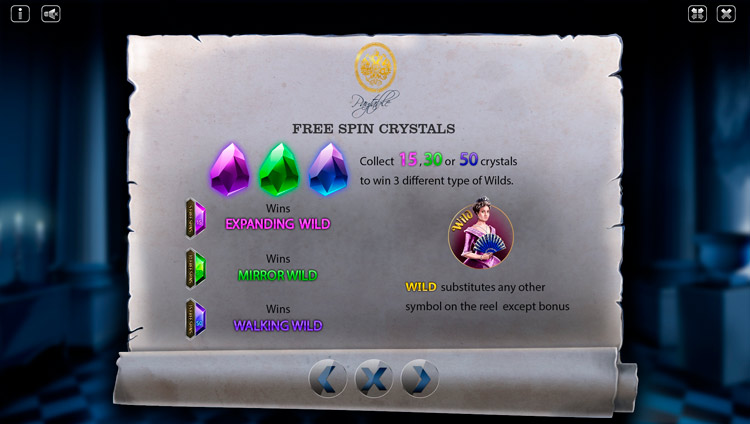Toggle the sound speaker icon

click(51, 14)
